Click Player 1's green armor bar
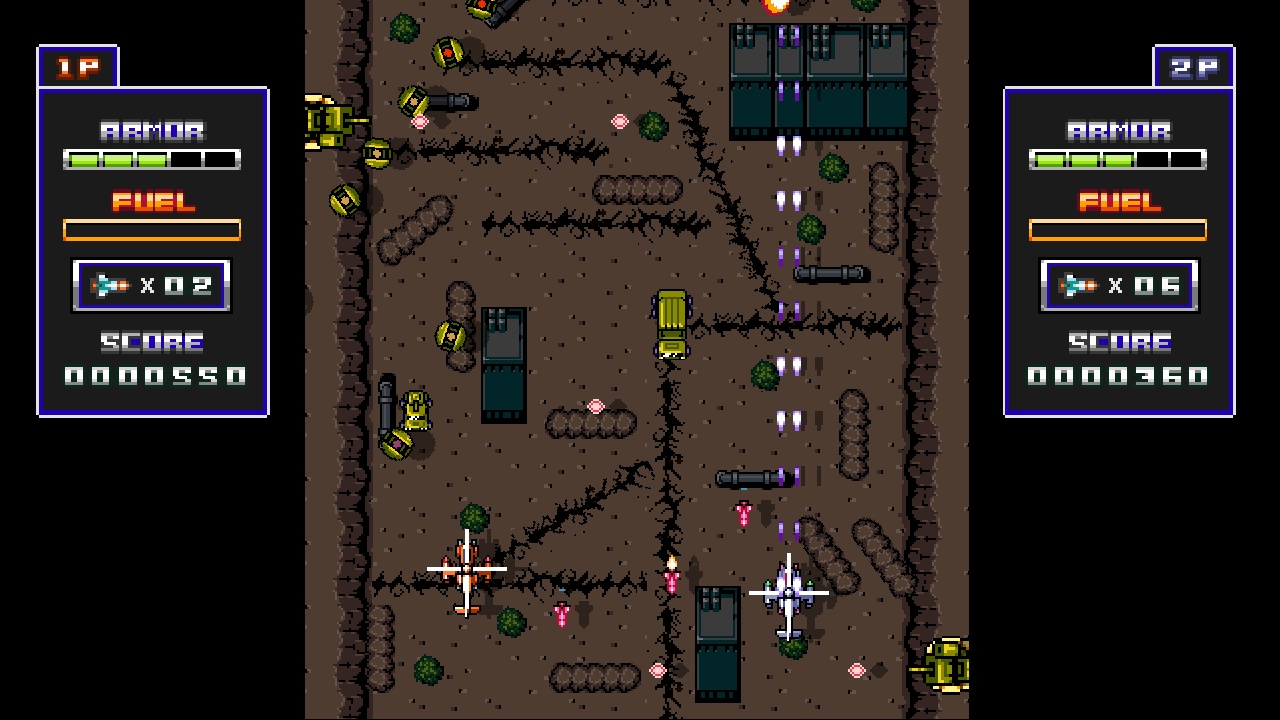The width and height of the screenshot is (1280, 720). (x=152, y=158)
